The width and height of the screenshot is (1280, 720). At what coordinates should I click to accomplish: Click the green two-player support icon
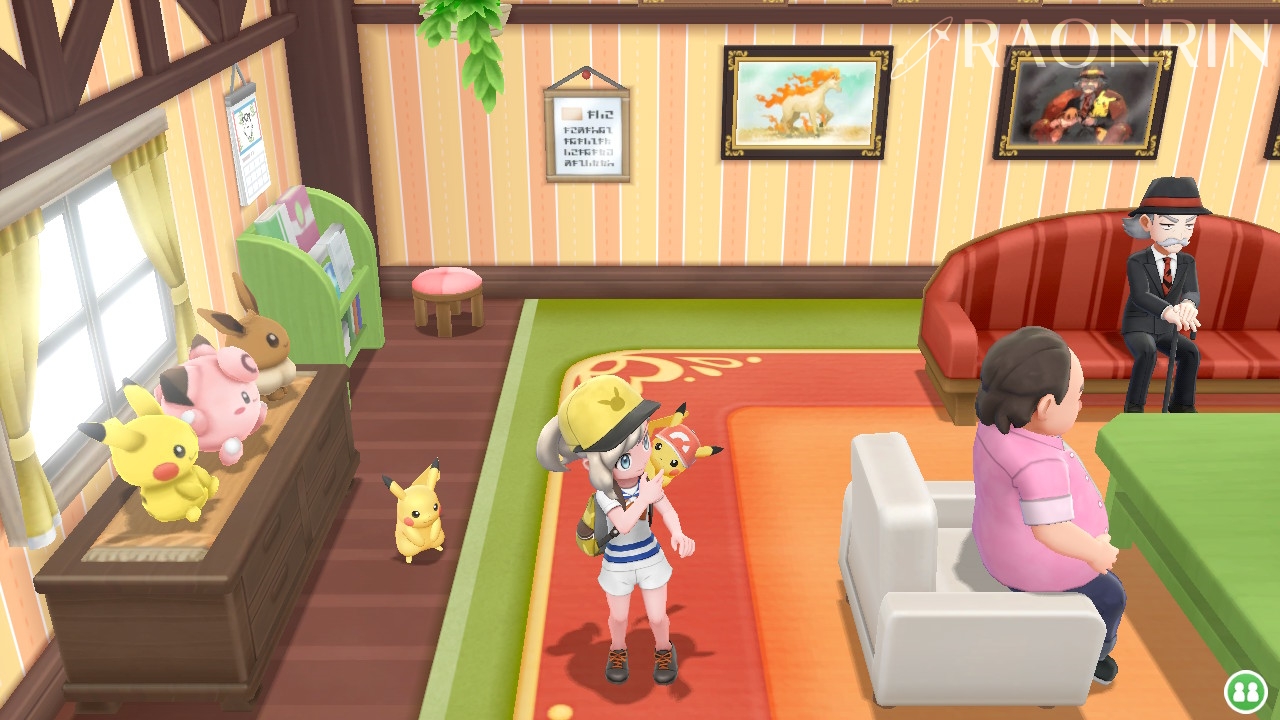coord(1244,690)
